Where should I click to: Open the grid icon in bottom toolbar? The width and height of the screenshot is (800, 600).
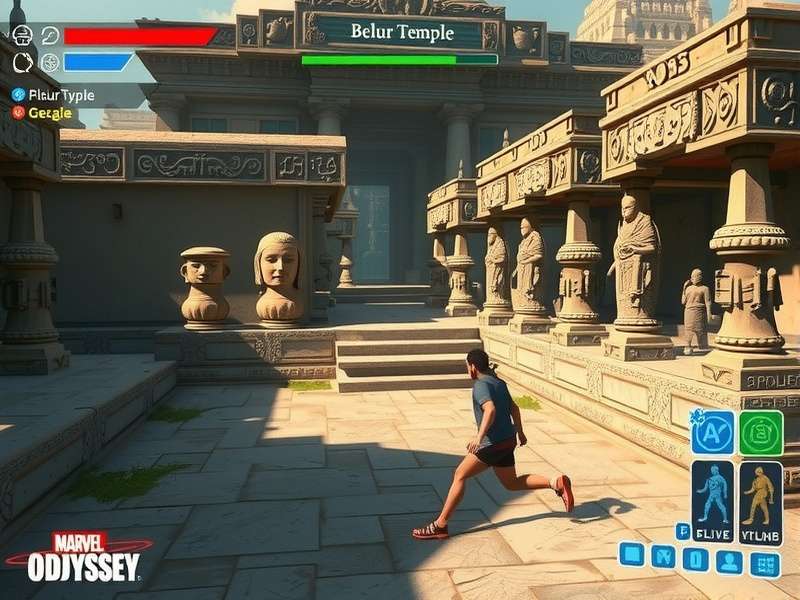pos(766,564)
